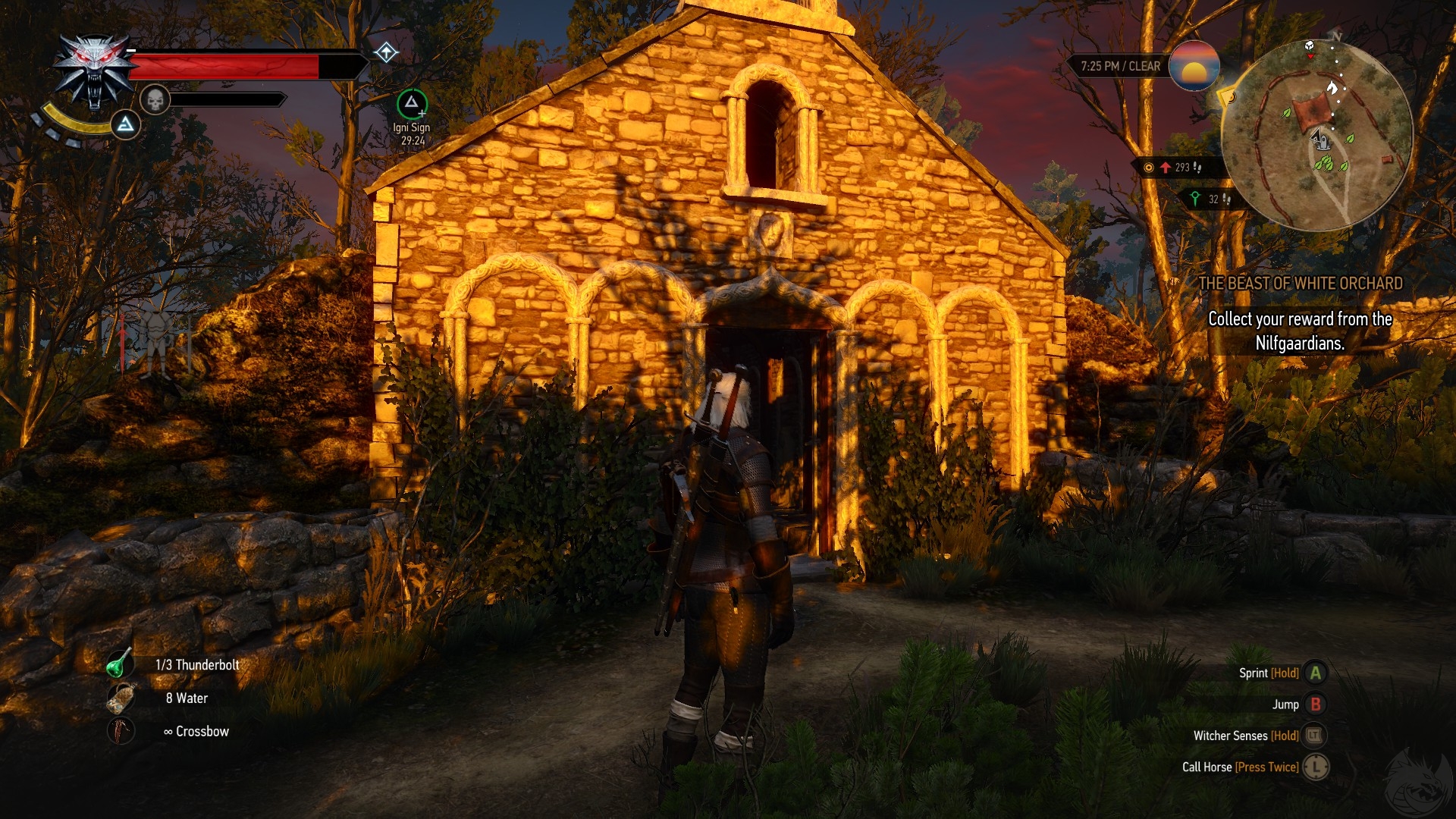Open The Beast of White Orchard quest tracker
This screenshot has width=1456, height=819.
(x=1300, y=284)
